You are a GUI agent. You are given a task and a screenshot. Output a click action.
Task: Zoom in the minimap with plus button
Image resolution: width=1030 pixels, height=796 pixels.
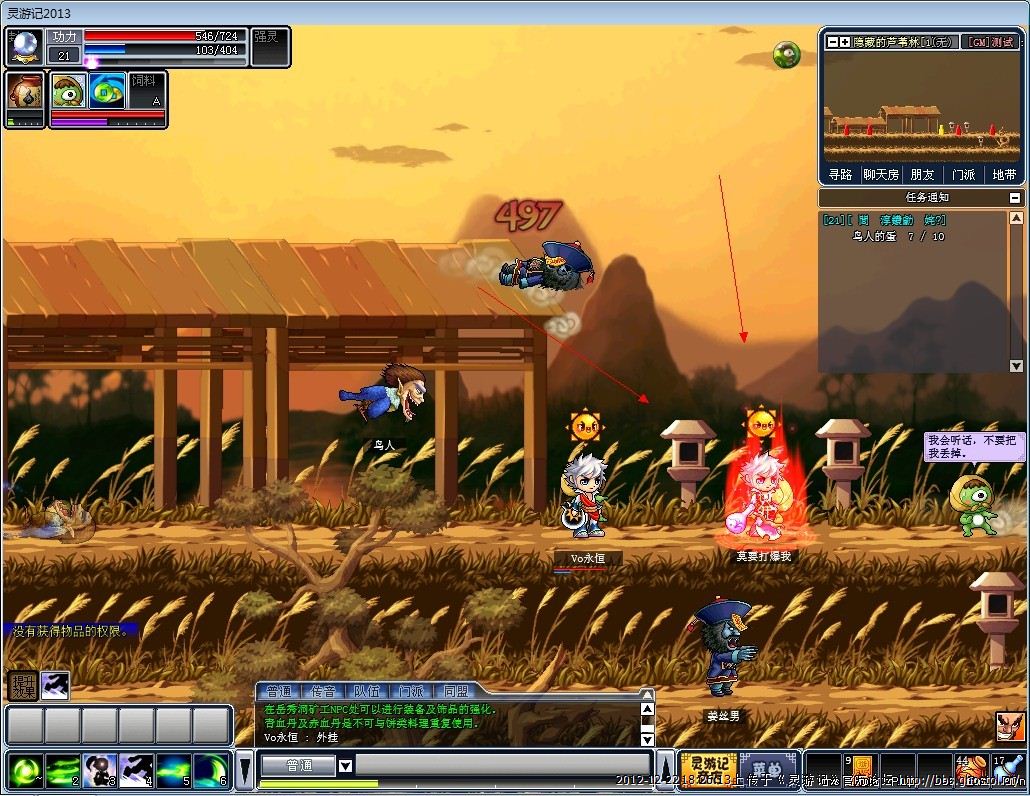coord(844,42)
